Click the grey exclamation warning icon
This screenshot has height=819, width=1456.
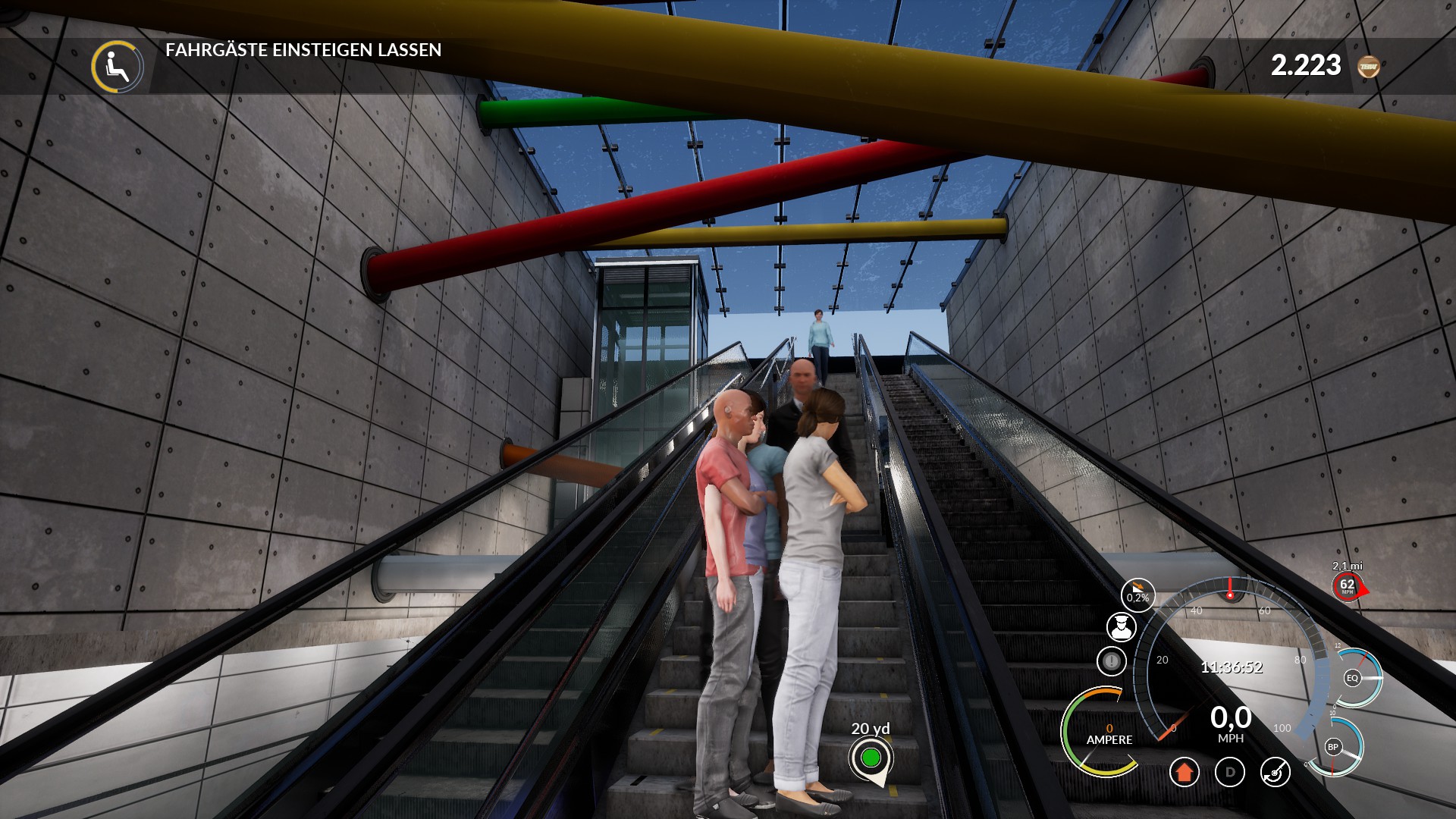1112,661
